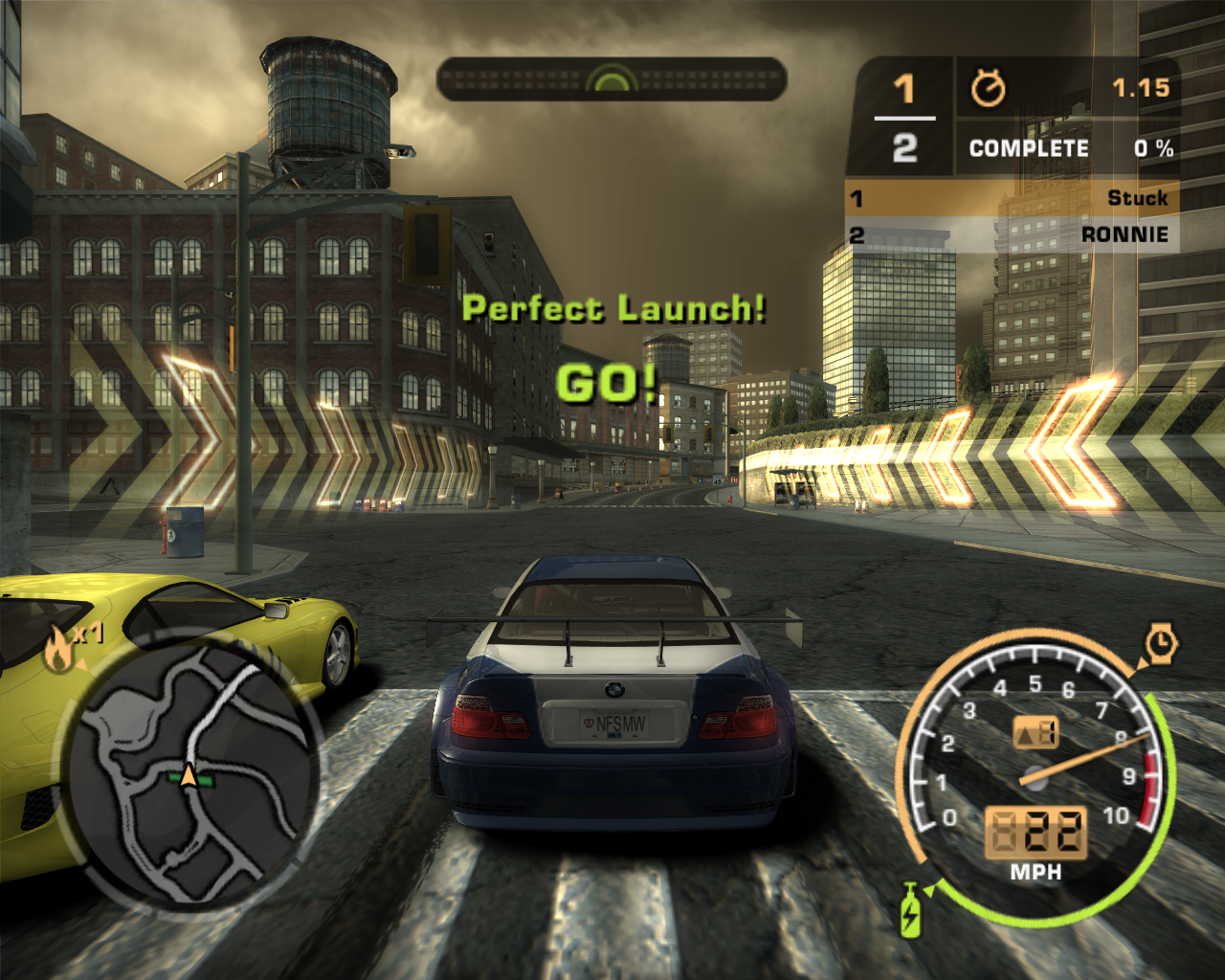Click the race timer stopwatch icon
The image size is (1225, 980).
tap(989, 89)
